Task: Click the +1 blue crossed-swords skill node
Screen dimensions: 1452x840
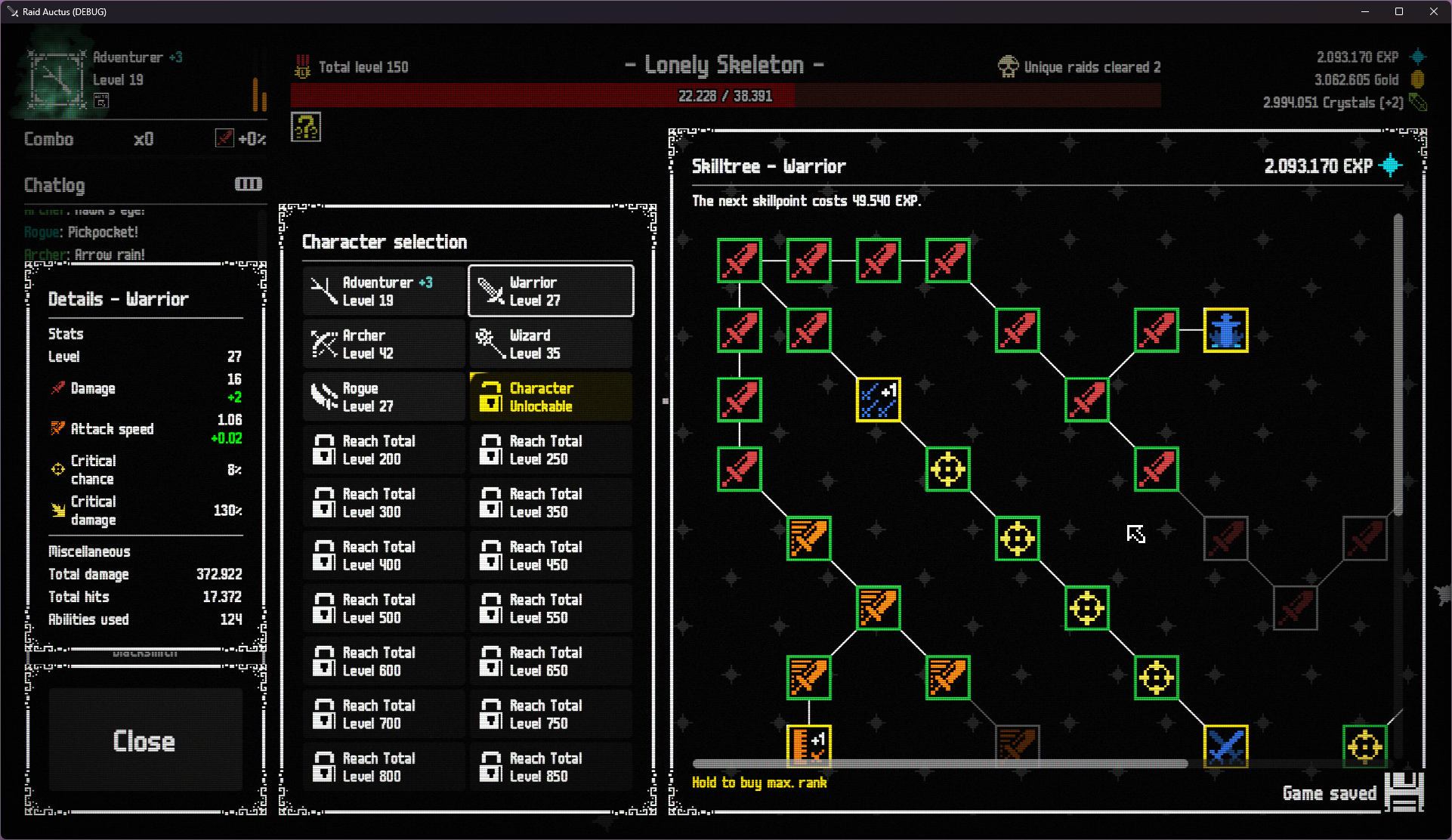Action: click(x=878, y=400)
